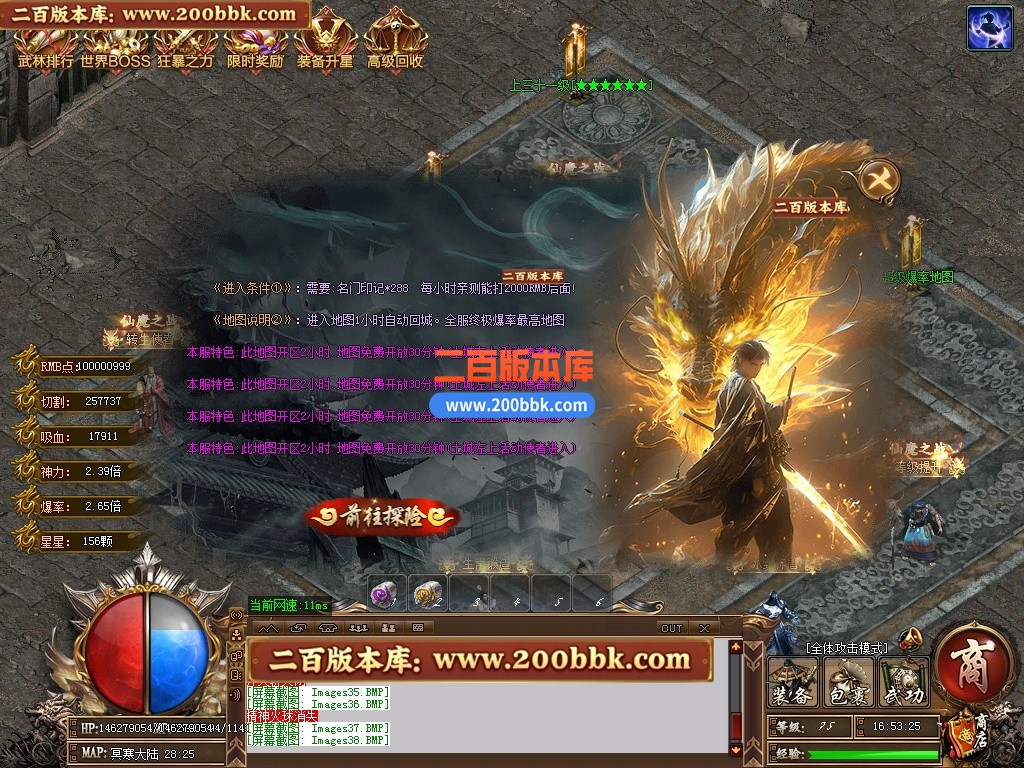Screen dimensions: 1024x768
Task: Open the 武功 skills panel
Action: pyautogui.click(x=904, y=682)
